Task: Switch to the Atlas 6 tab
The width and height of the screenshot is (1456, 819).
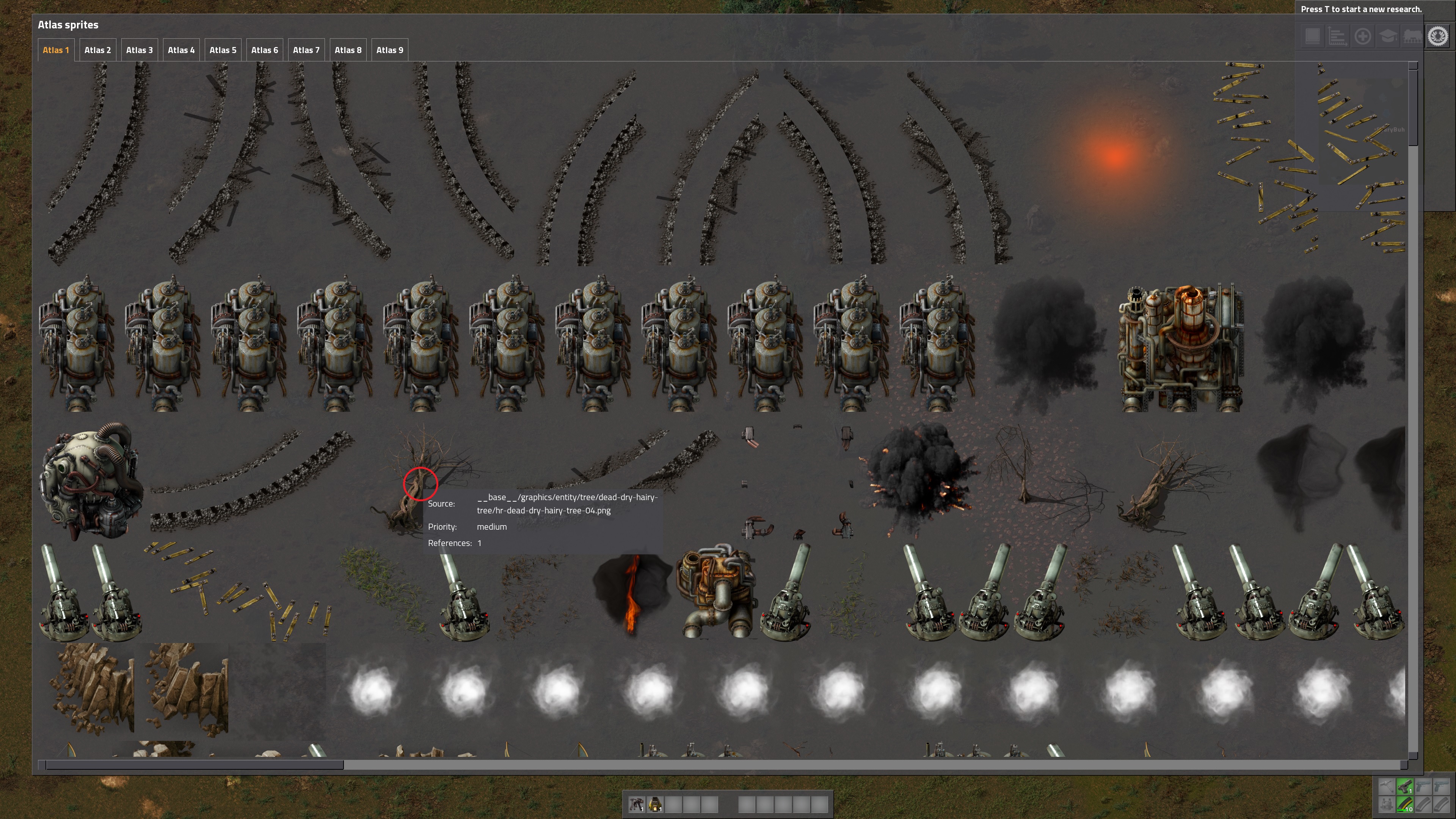Action: pos(265,50)
